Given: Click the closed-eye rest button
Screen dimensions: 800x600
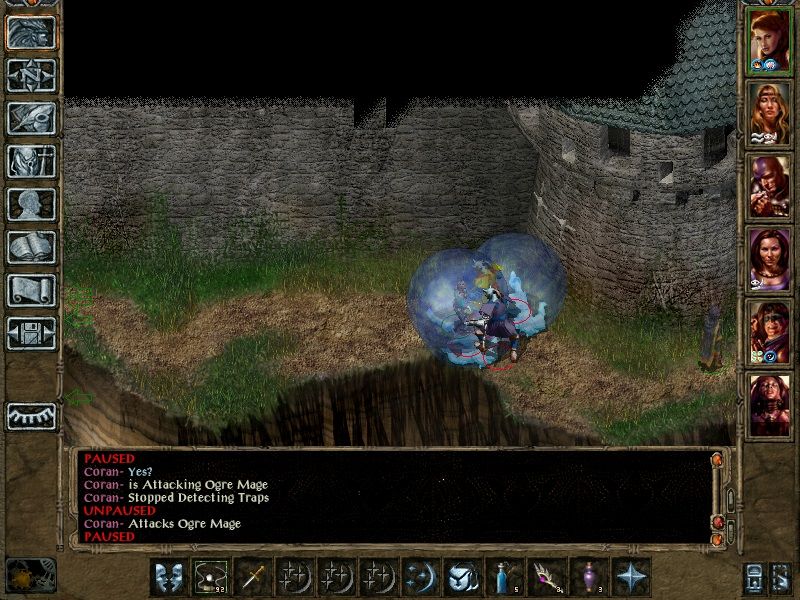Looking at the screenshot, I should (x=31, y=414).
